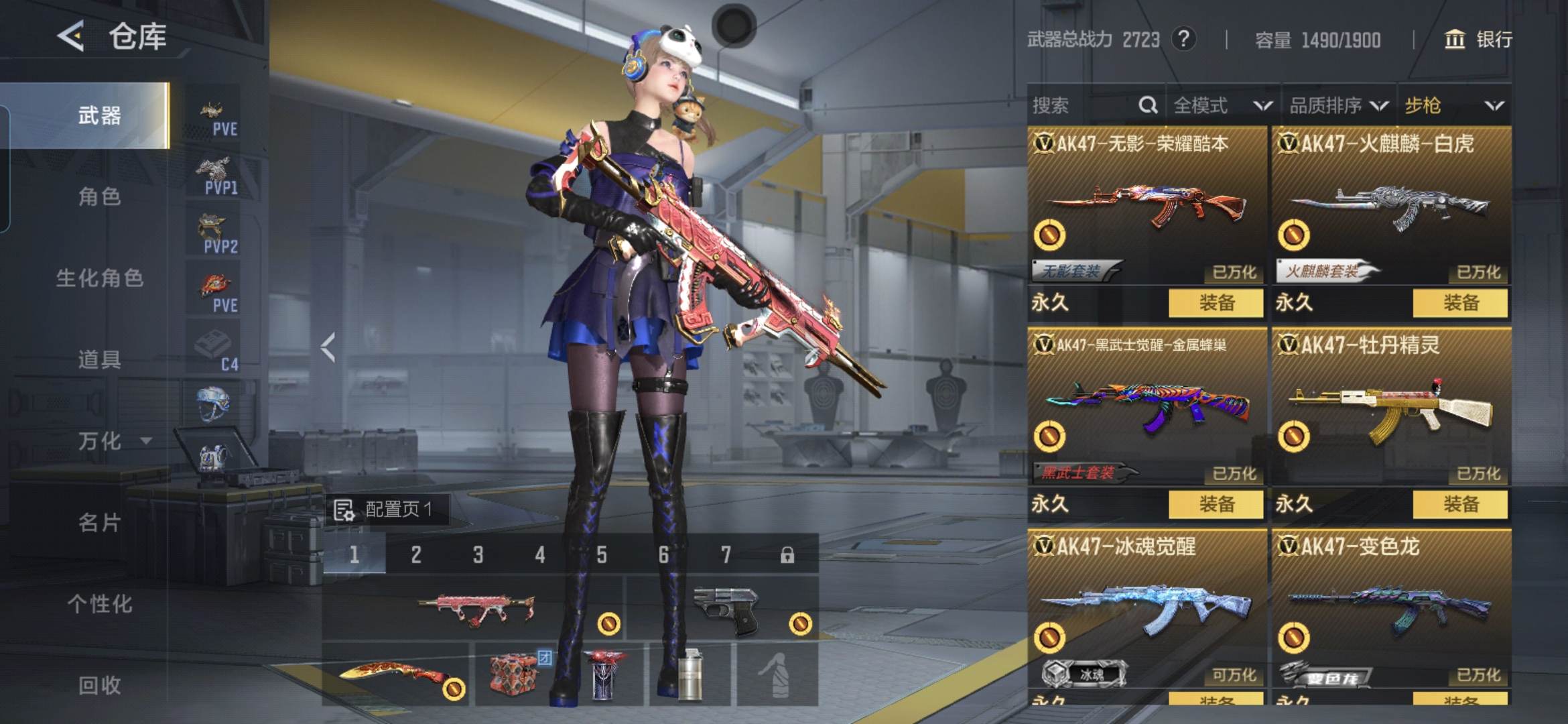Open the 步枪 weapon type dropdown
Screen dimensions: 1568x724
1454,105
